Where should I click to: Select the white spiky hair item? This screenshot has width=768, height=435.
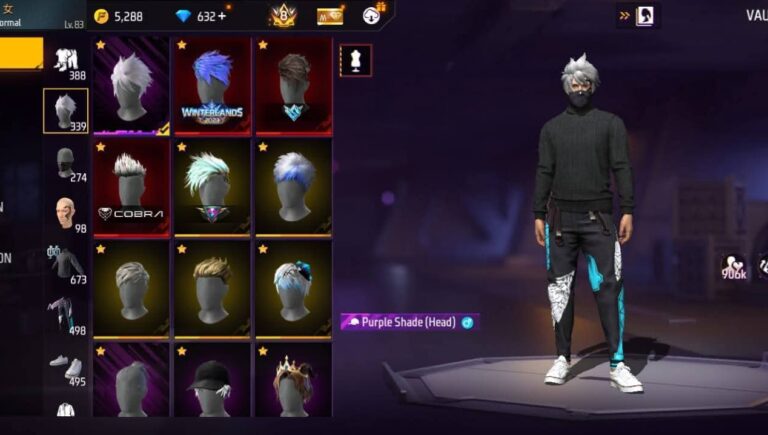[132, 85]
